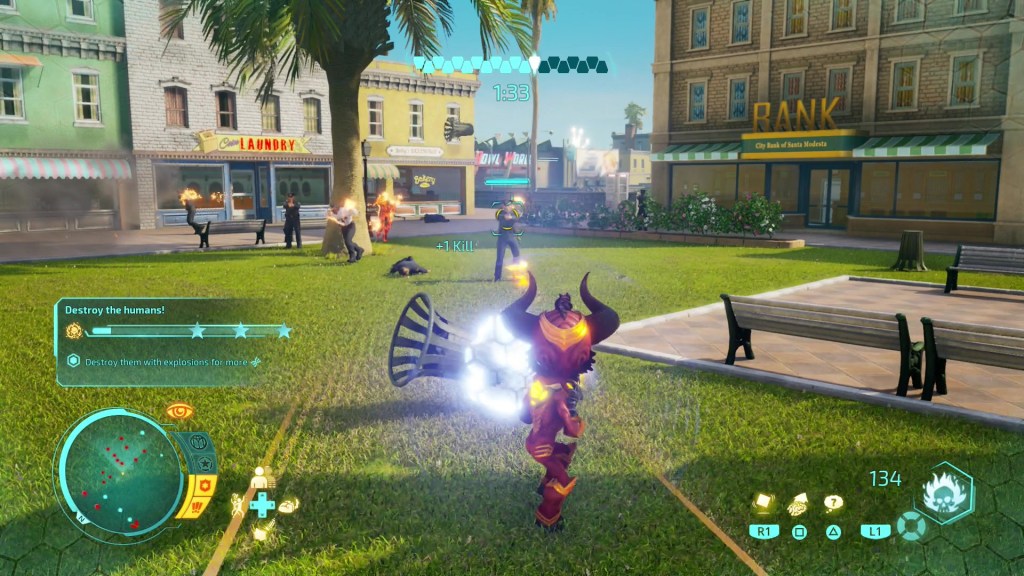Image resolution: width=1024 pixels, height=576 pixels.
Task: Activate the brain extraction ability icon
Action: point(799,505)
